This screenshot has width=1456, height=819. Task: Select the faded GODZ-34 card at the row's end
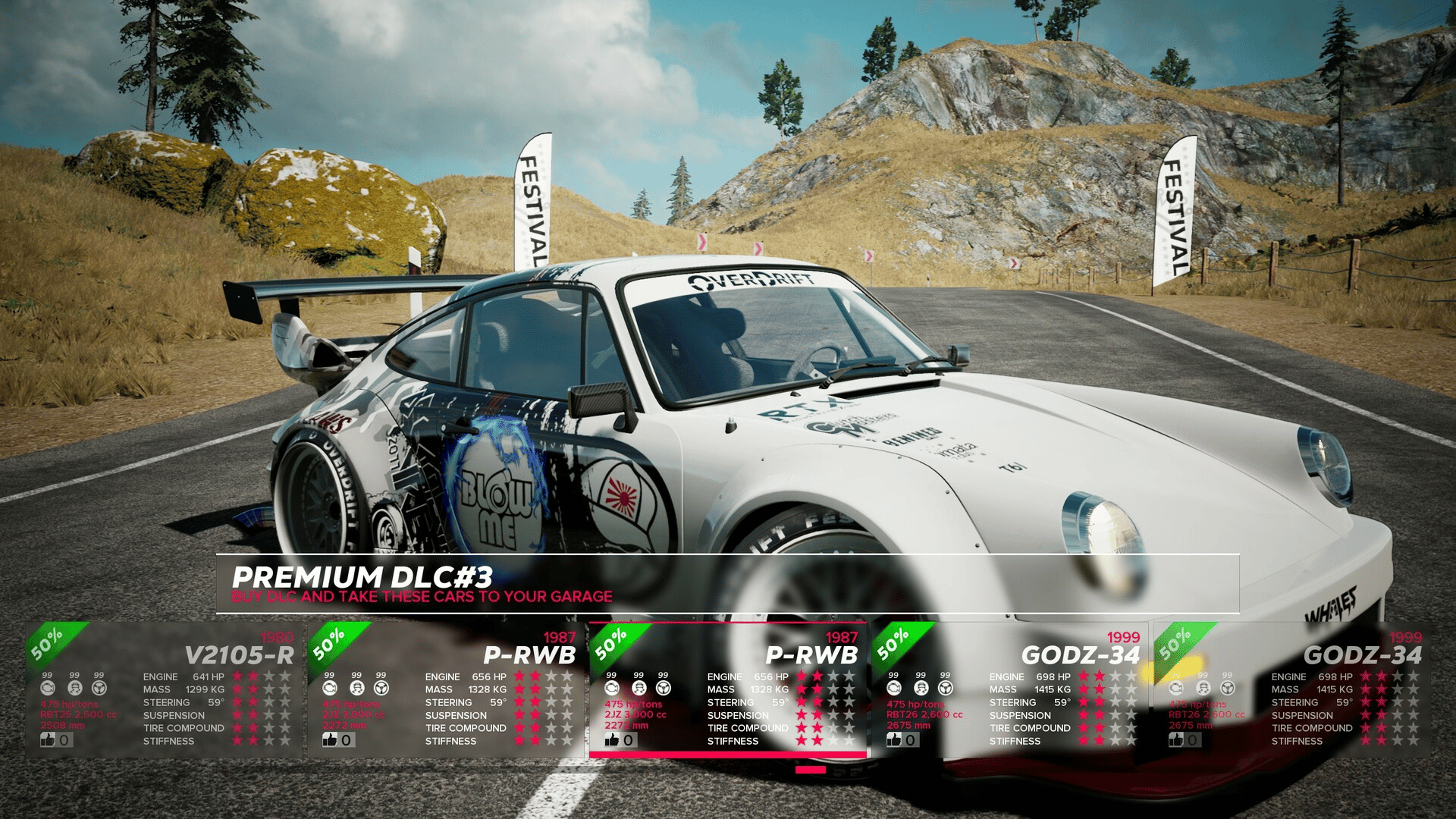tap(1292, 690)
